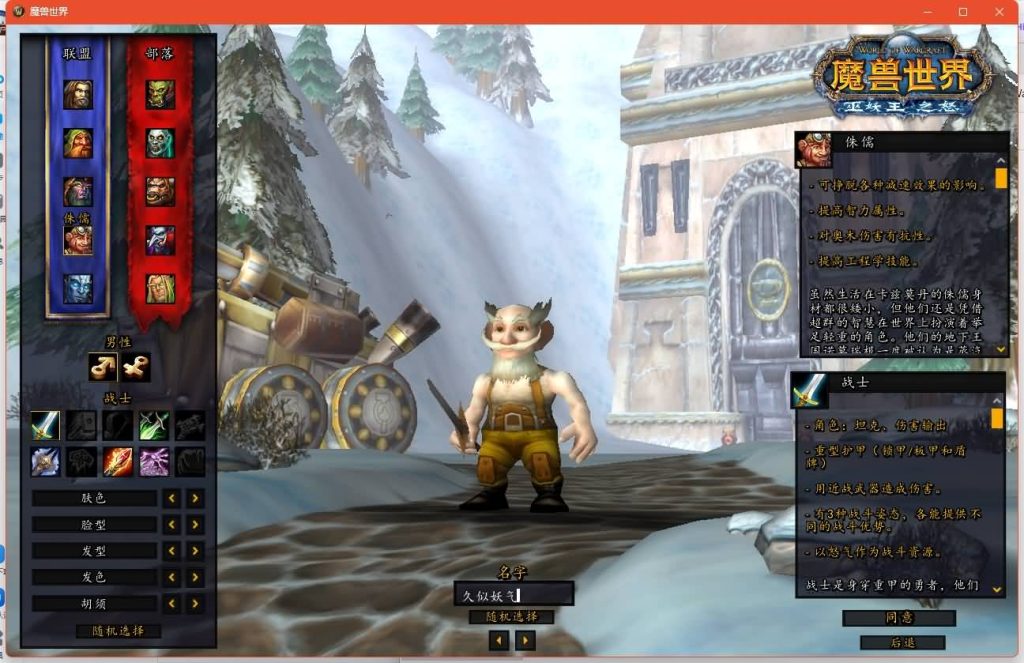
Task: Choose the Dwarf race portrait
Action: (78, 143)
